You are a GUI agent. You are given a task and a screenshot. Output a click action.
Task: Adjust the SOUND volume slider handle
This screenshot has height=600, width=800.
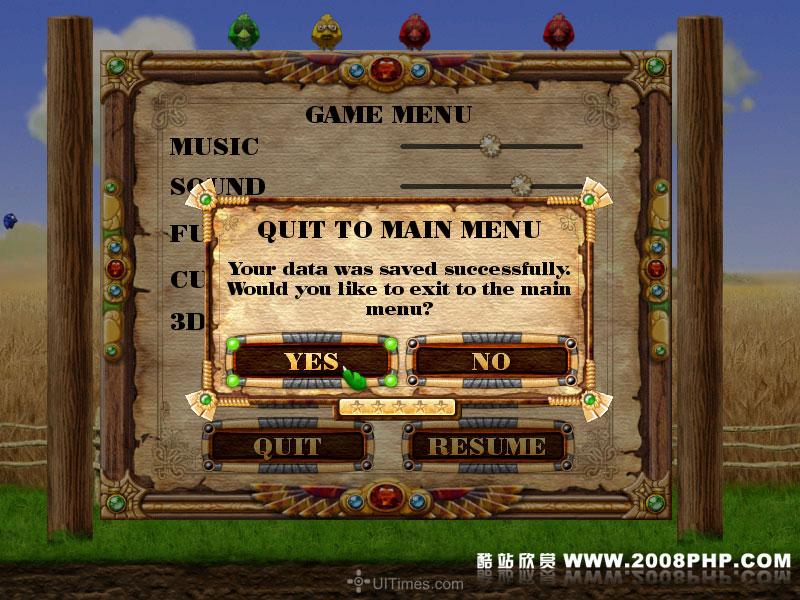(x=520, y=184)
